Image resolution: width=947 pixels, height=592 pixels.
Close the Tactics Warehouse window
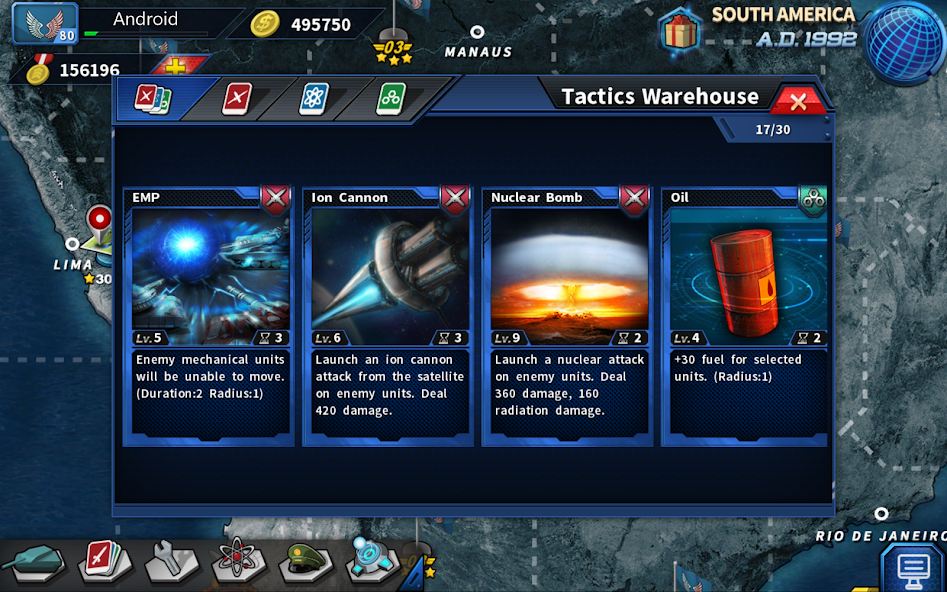(798, 101)
